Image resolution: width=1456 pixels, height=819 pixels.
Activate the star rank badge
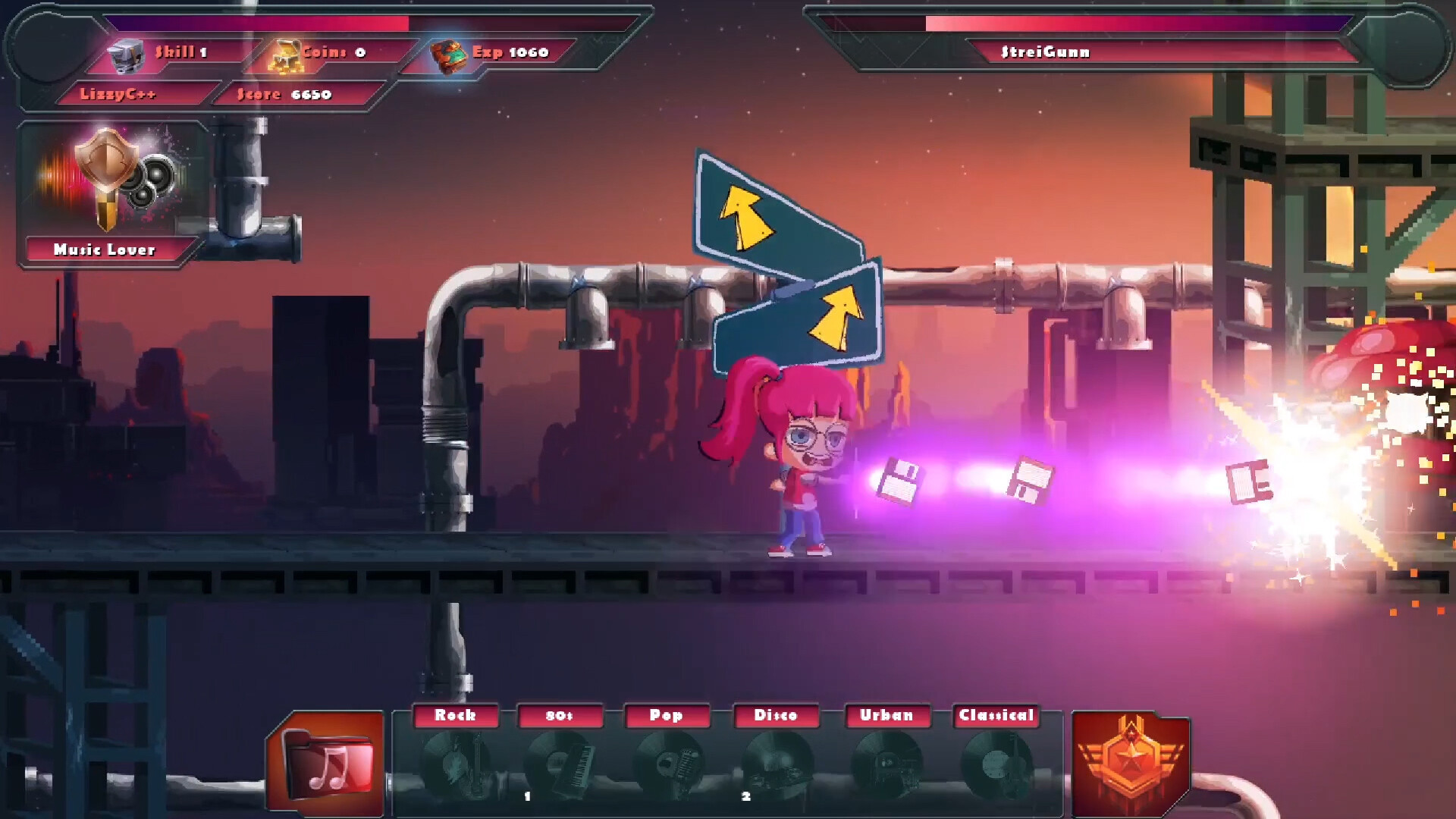click(x=1129, y=762)
